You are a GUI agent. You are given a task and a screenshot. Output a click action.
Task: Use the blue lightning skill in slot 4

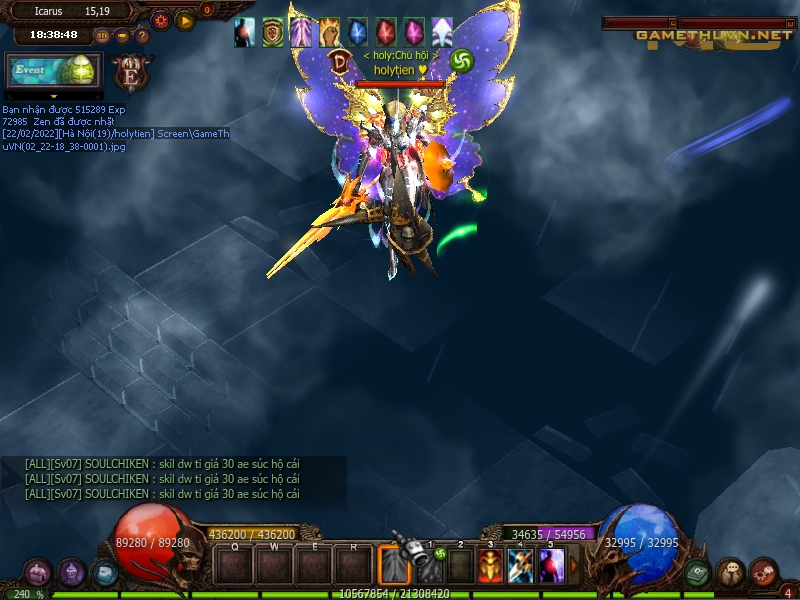(521, 566)
